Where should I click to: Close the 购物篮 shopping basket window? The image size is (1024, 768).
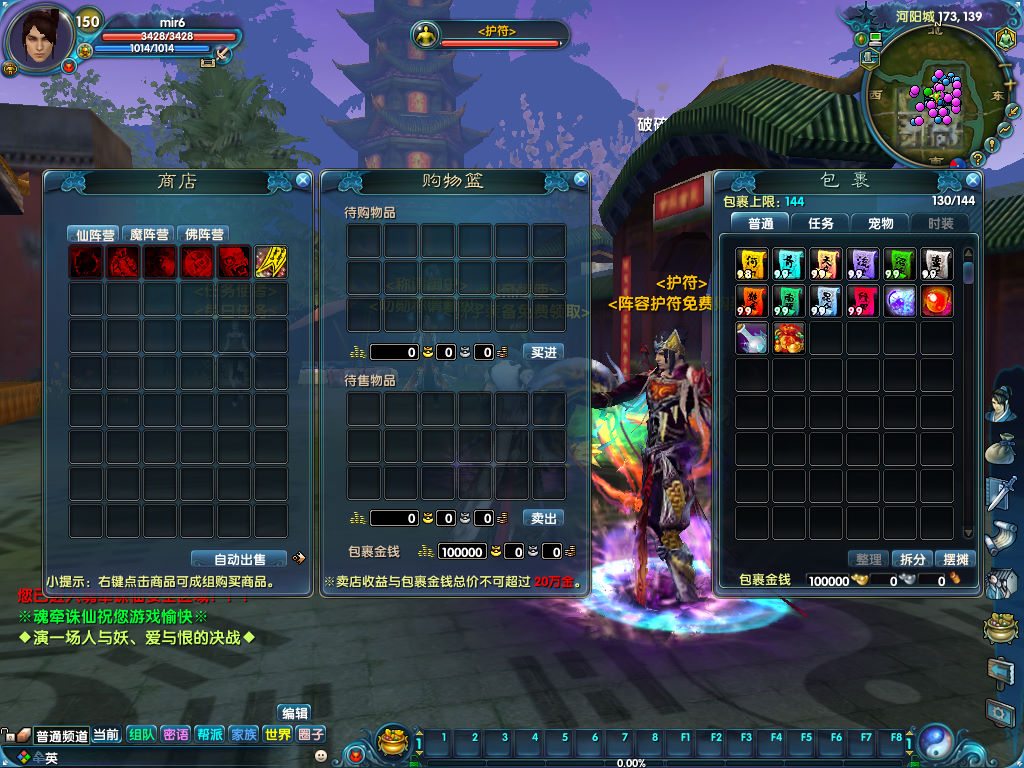[580, 180]
